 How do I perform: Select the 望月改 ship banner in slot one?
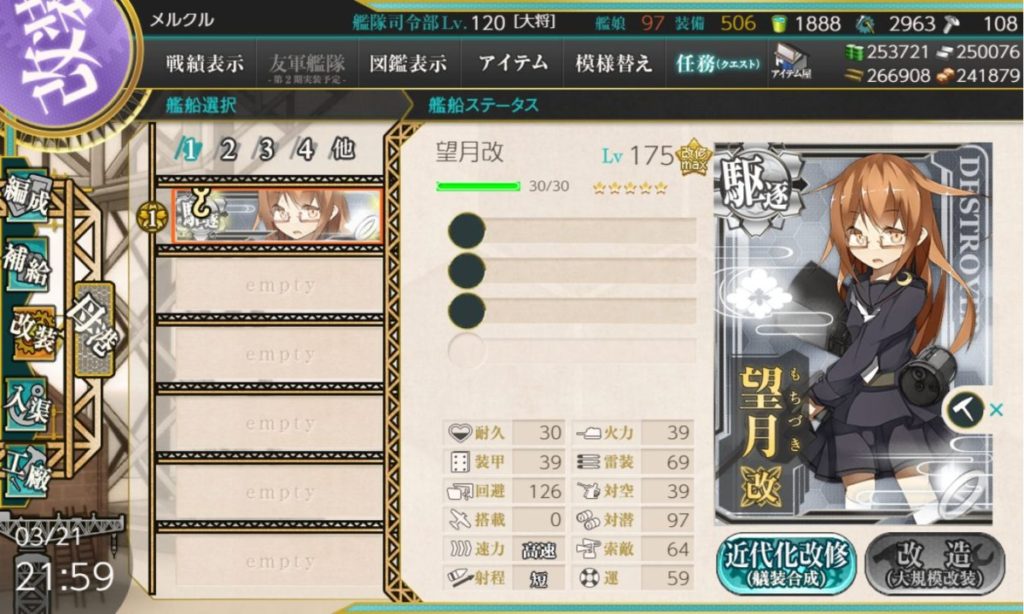278,215
